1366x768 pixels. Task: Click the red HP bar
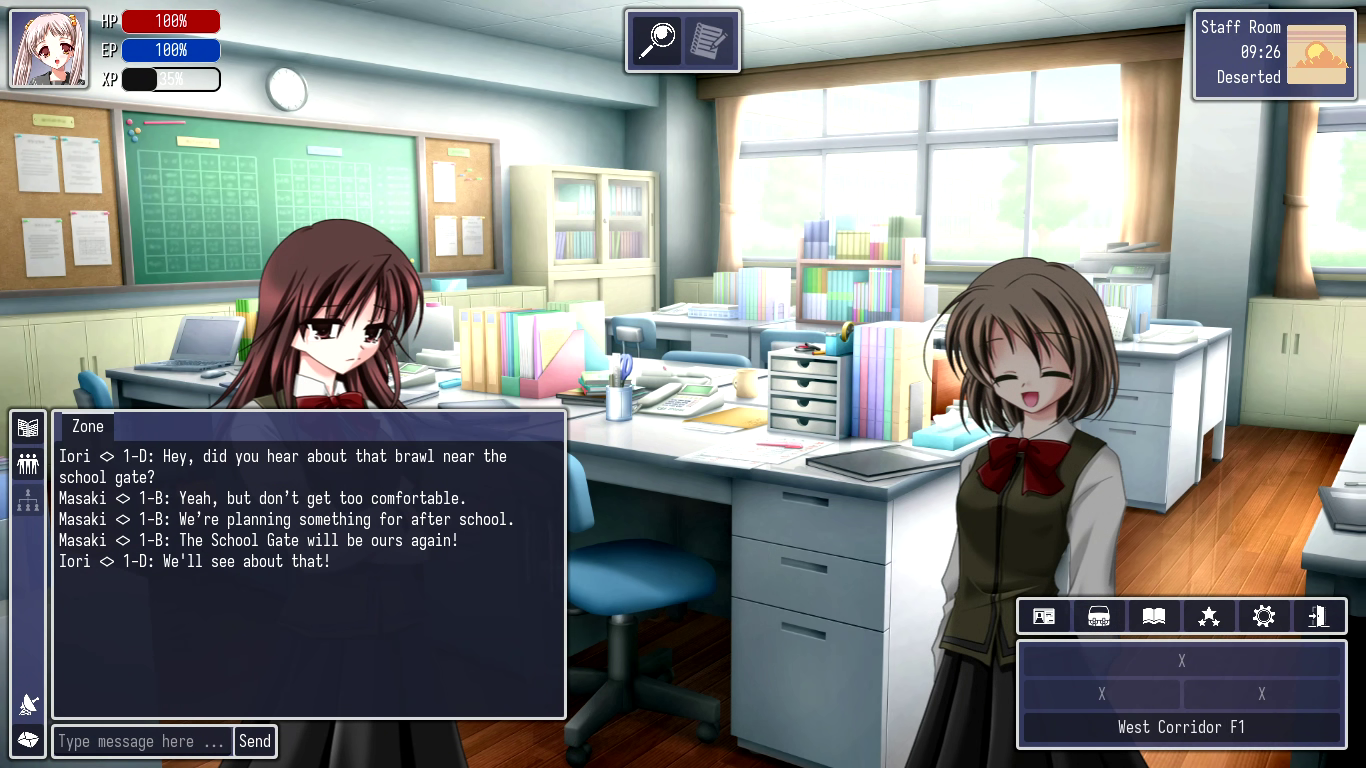[170, 20]
